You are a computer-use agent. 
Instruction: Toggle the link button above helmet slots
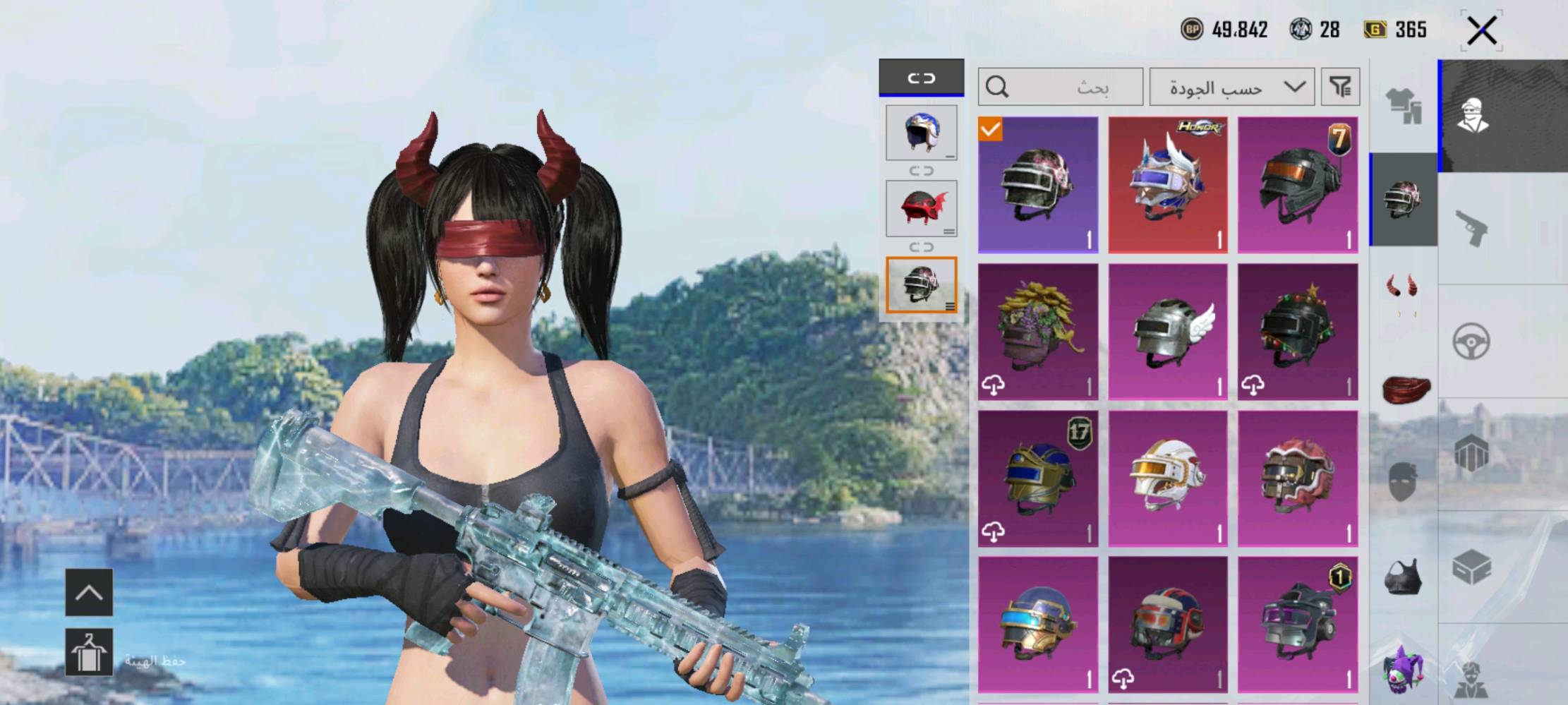pos(921,78)
